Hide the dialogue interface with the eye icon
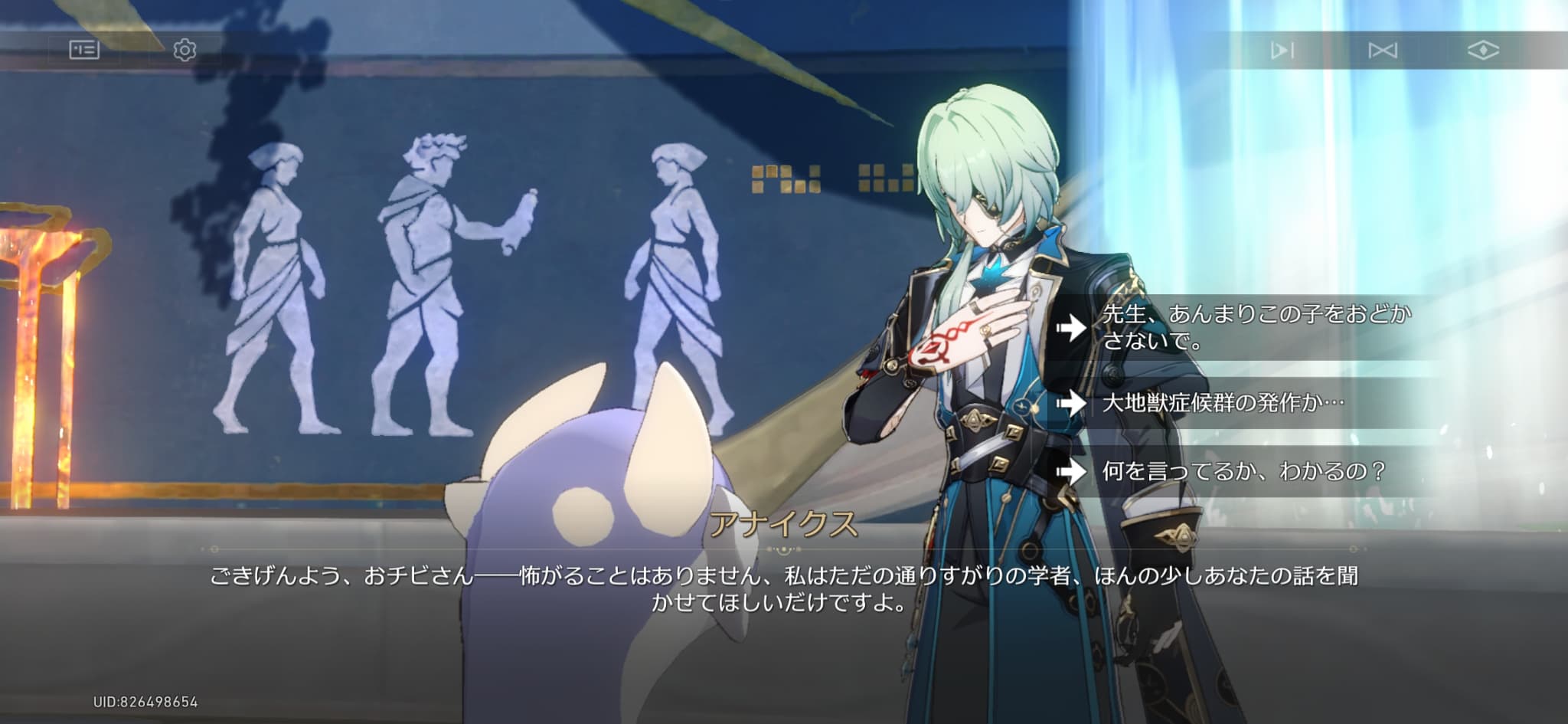This screenshot has width=1568, height=724. pos(1482,51)
